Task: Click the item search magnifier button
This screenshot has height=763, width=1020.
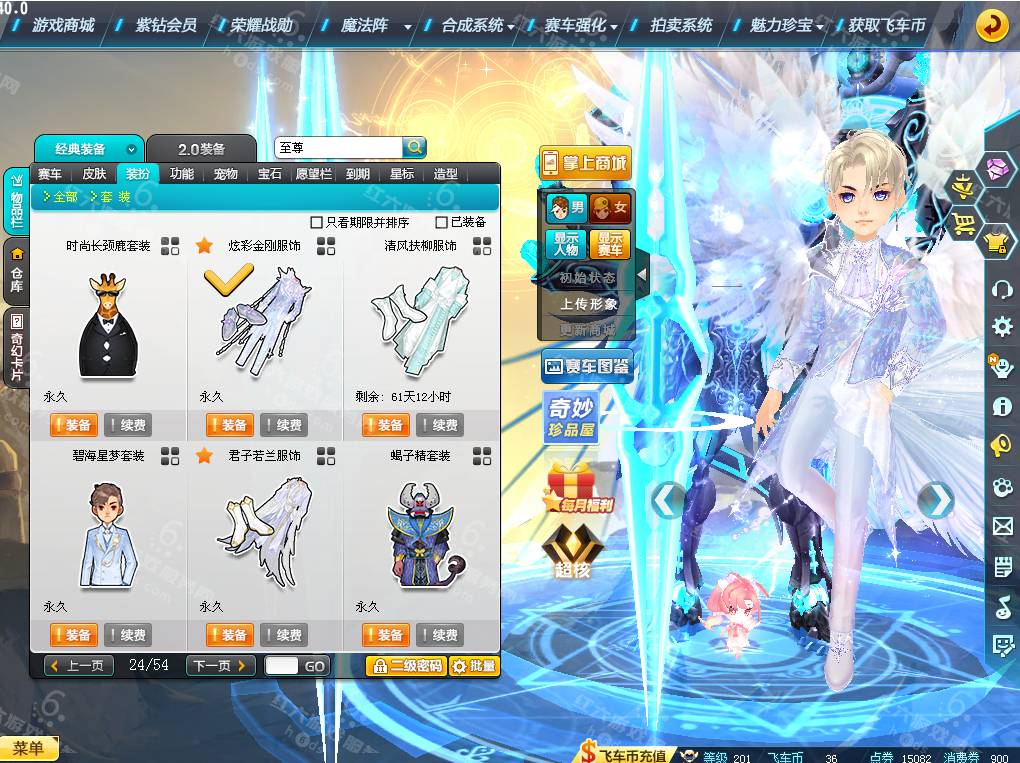Action: coord(414,147)
